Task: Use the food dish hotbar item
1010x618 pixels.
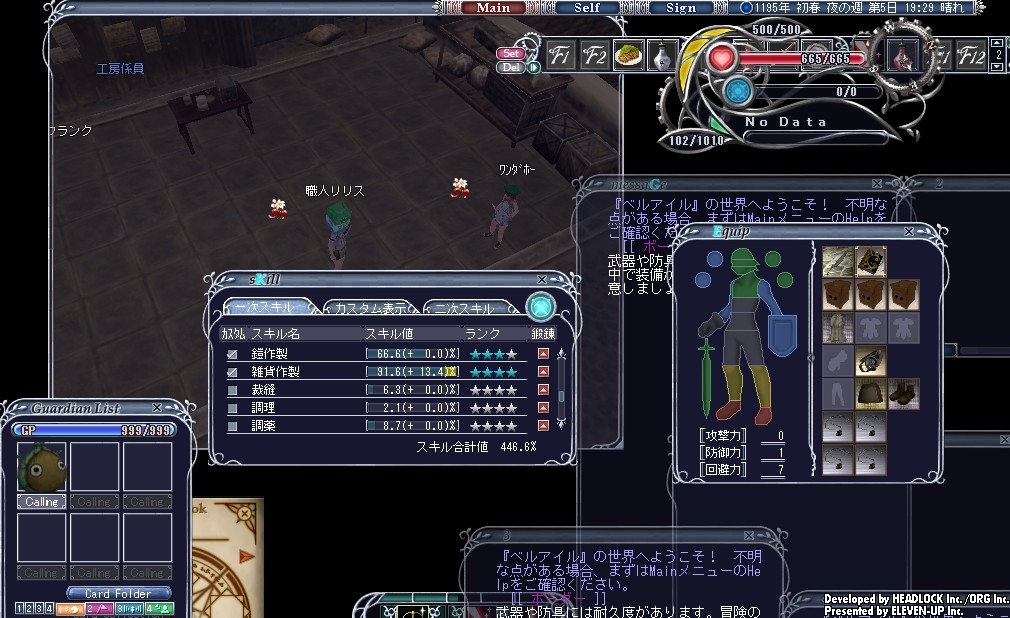Action: [x=629, y=56]
